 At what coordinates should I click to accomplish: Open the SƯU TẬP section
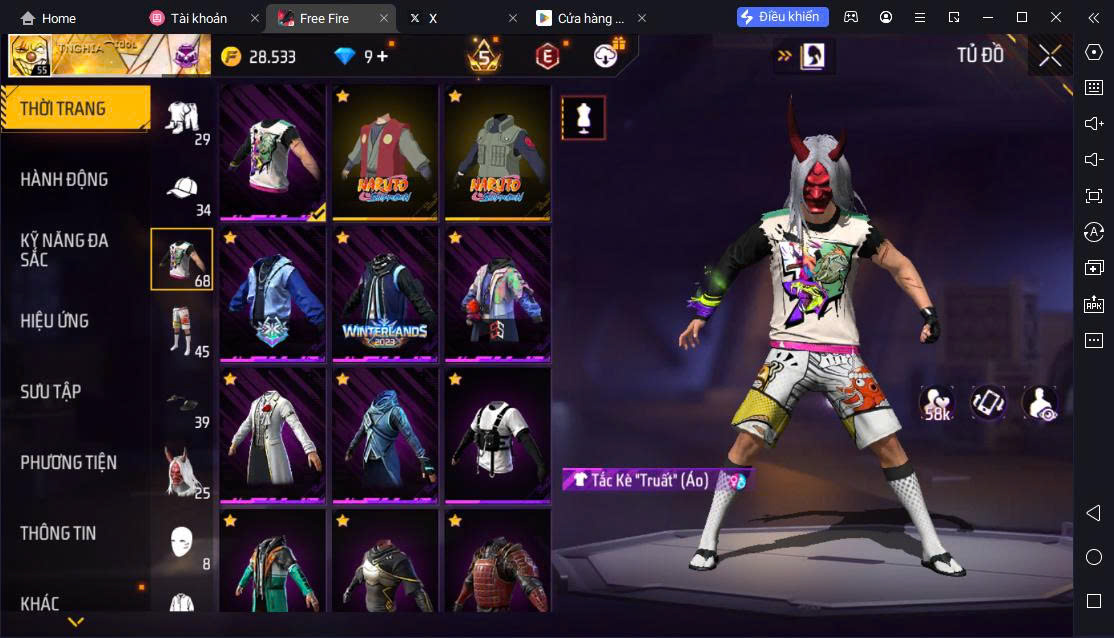[x=50, y=392]
